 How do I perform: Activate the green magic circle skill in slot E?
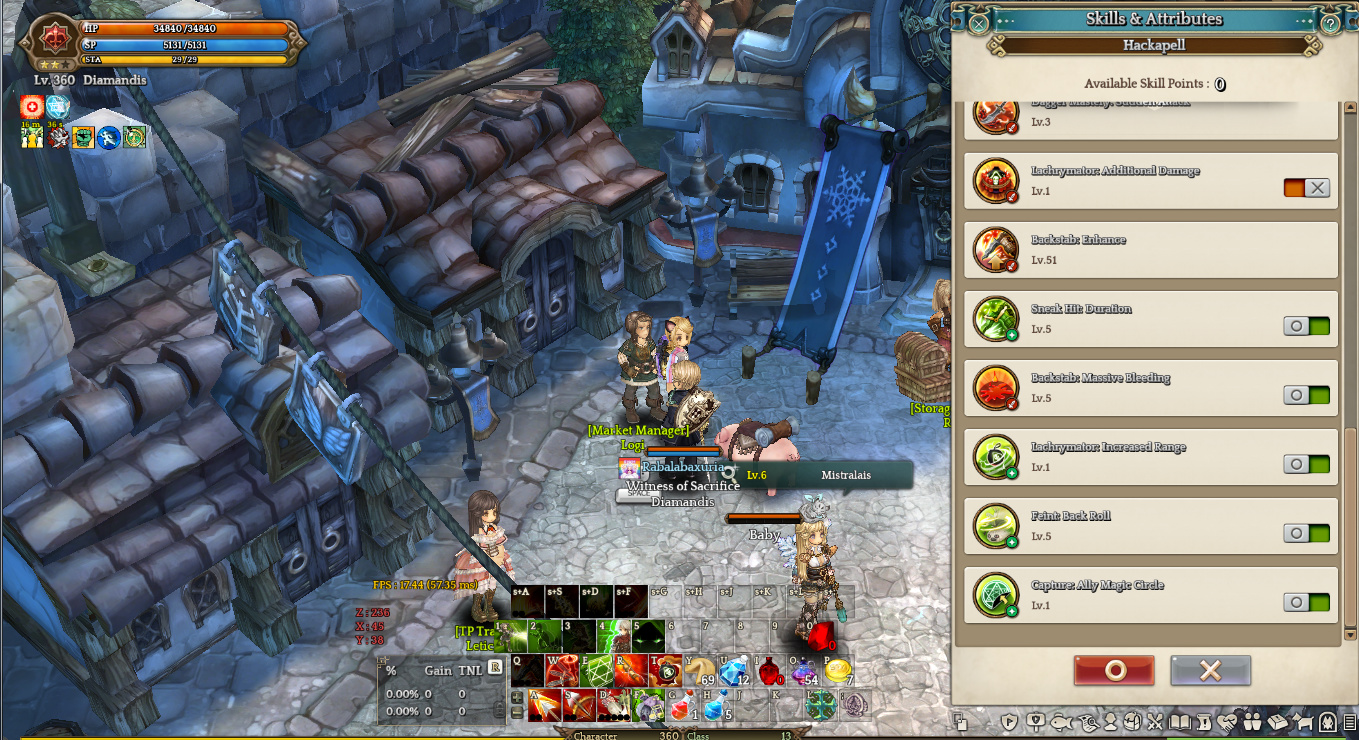597,671
